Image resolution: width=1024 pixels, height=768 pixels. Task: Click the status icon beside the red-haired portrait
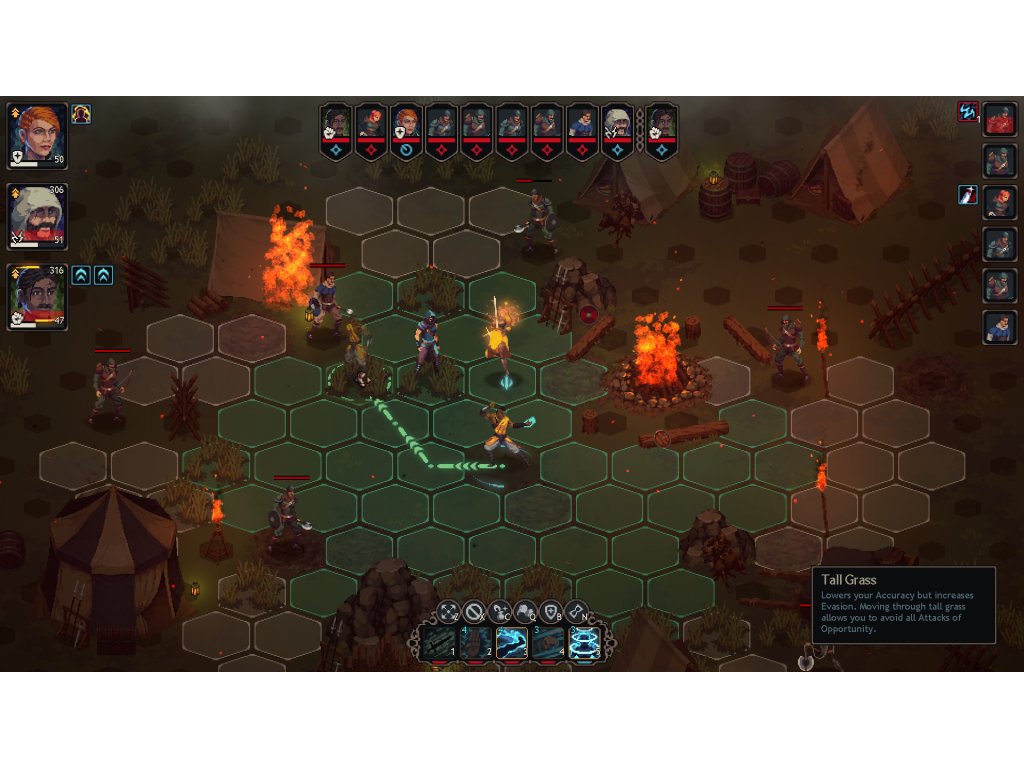(x=81, y=114)
